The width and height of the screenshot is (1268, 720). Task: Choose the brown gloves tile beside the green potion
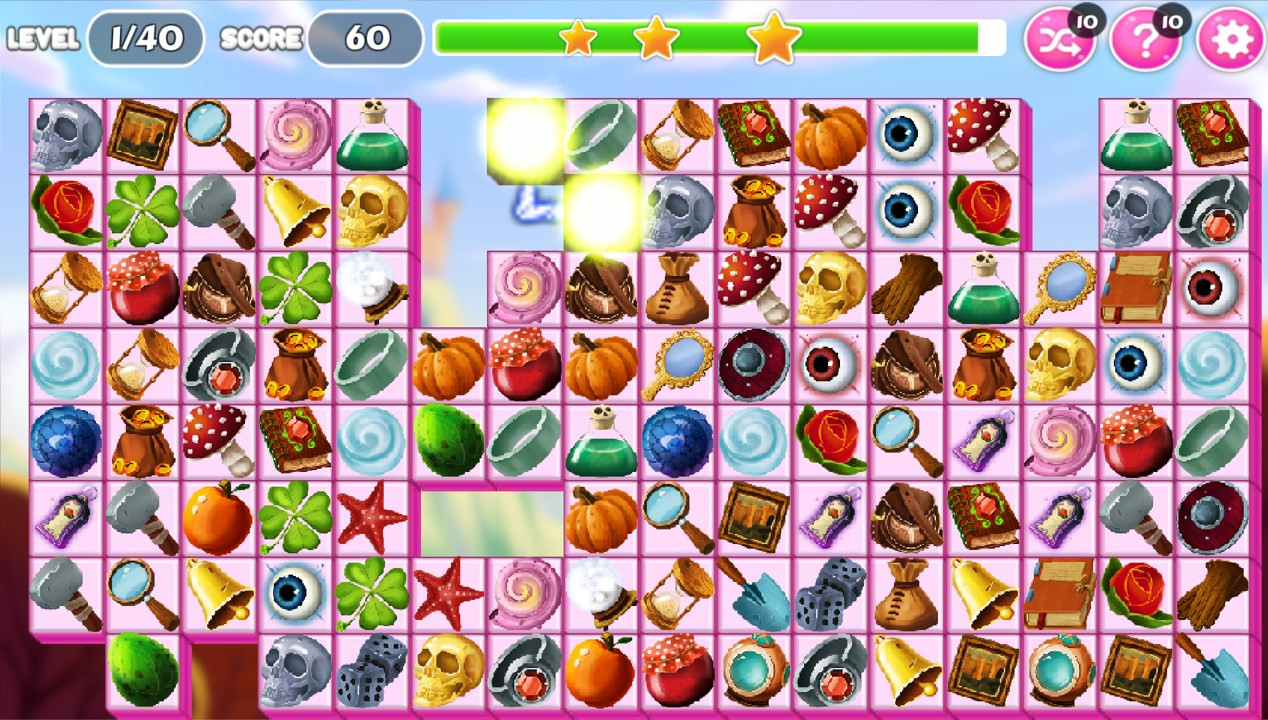[x=906, y=289]
